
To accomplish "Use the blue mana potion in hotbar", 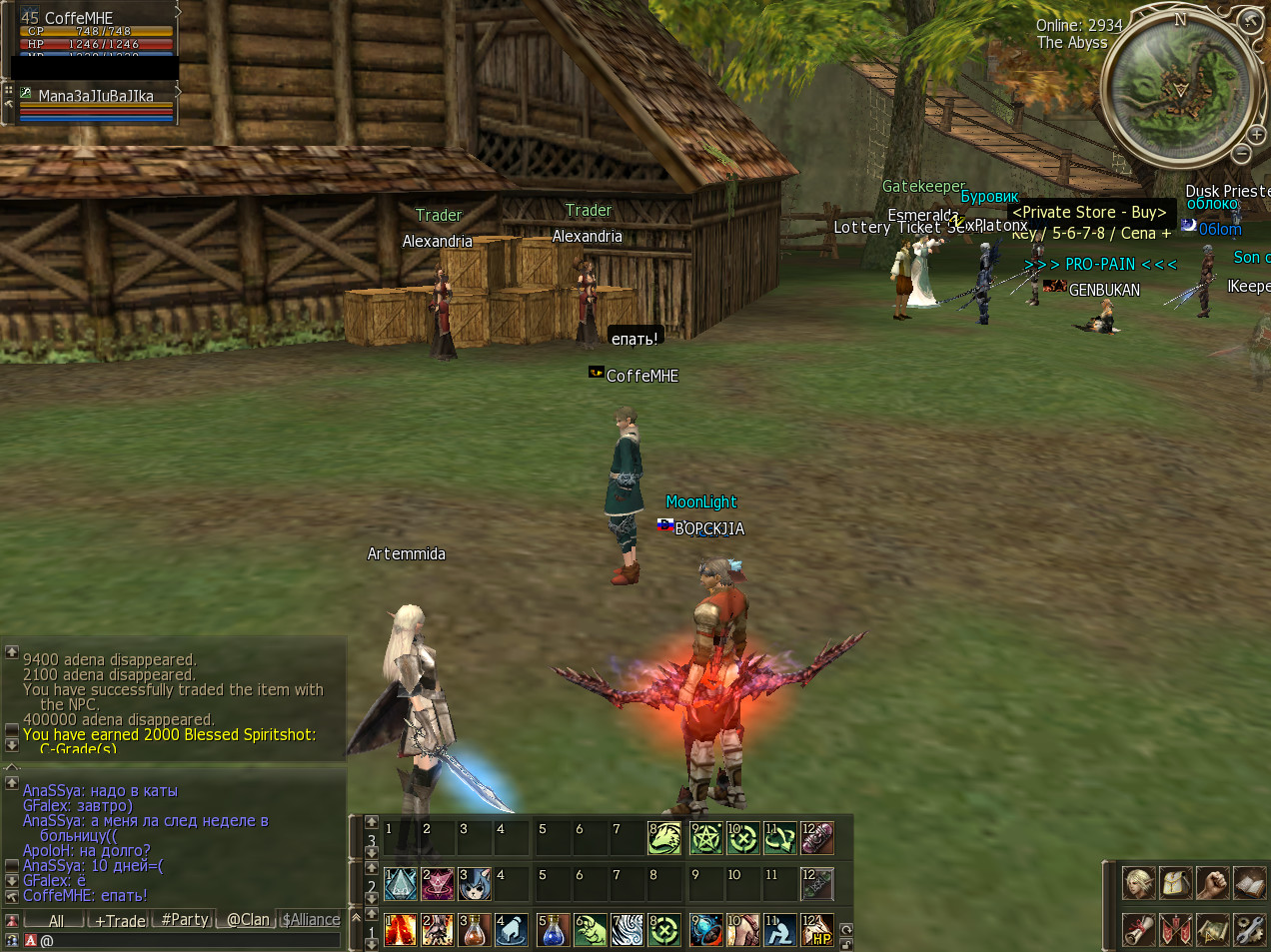I will [x=552, y=930].
